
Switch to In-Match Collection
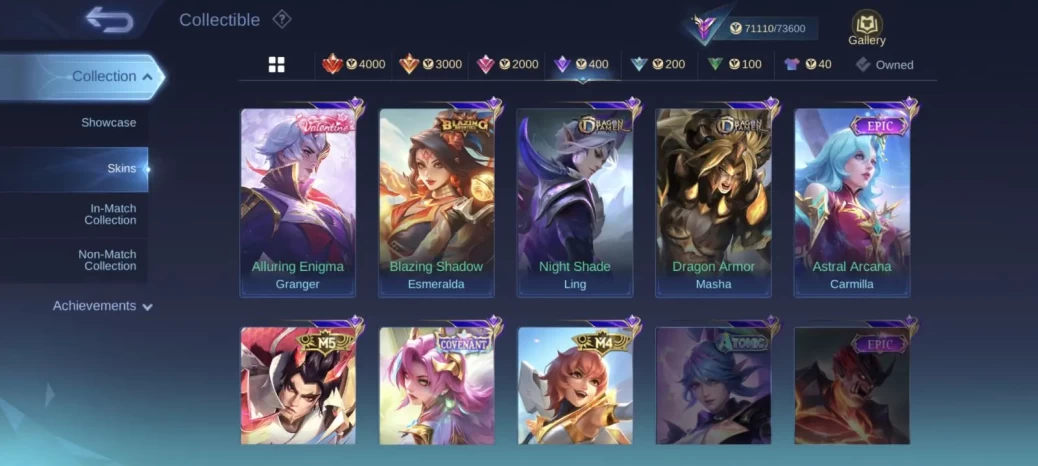(x=110, y=214)
